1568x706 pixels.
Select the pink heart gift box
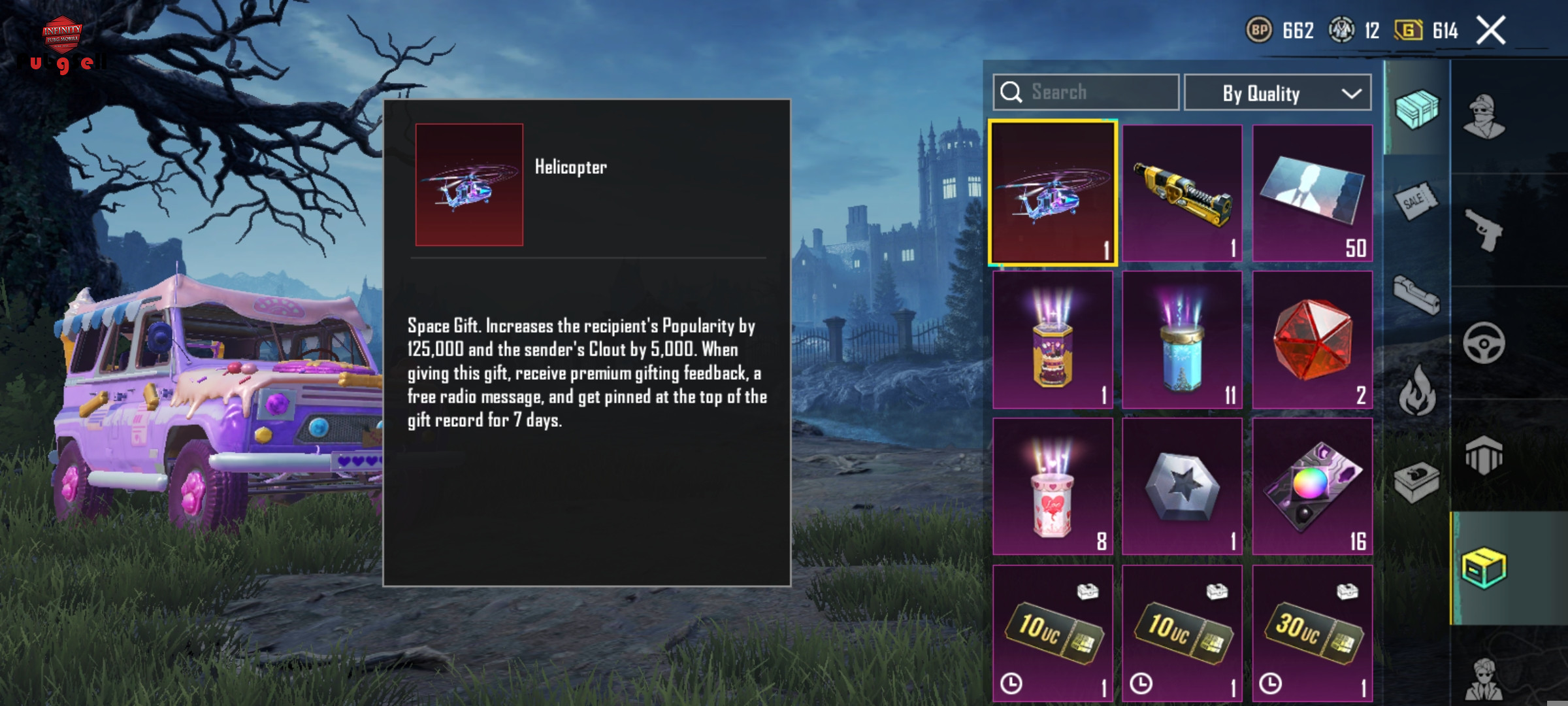tap(1053, 486)
